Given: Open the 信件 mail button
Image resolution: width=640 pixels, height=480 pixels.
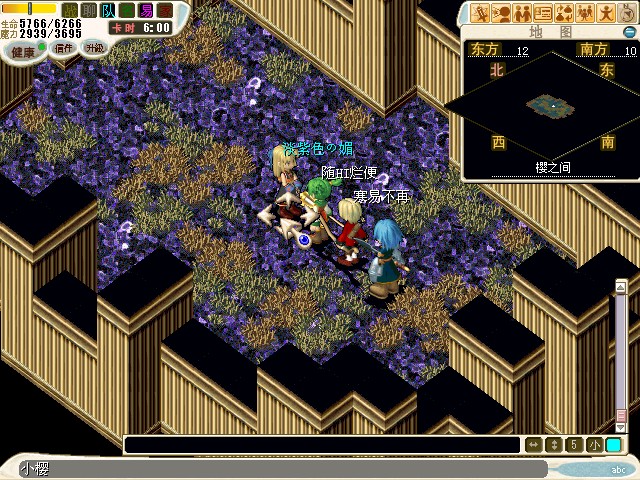Looking at the screenshot, I should pos(64,48).
